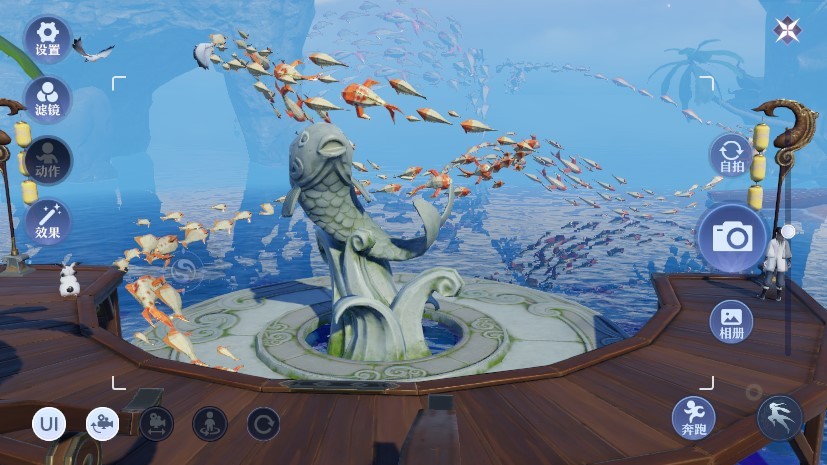
Task: Select the camera horizontal move icon
Action: (156, 424)
